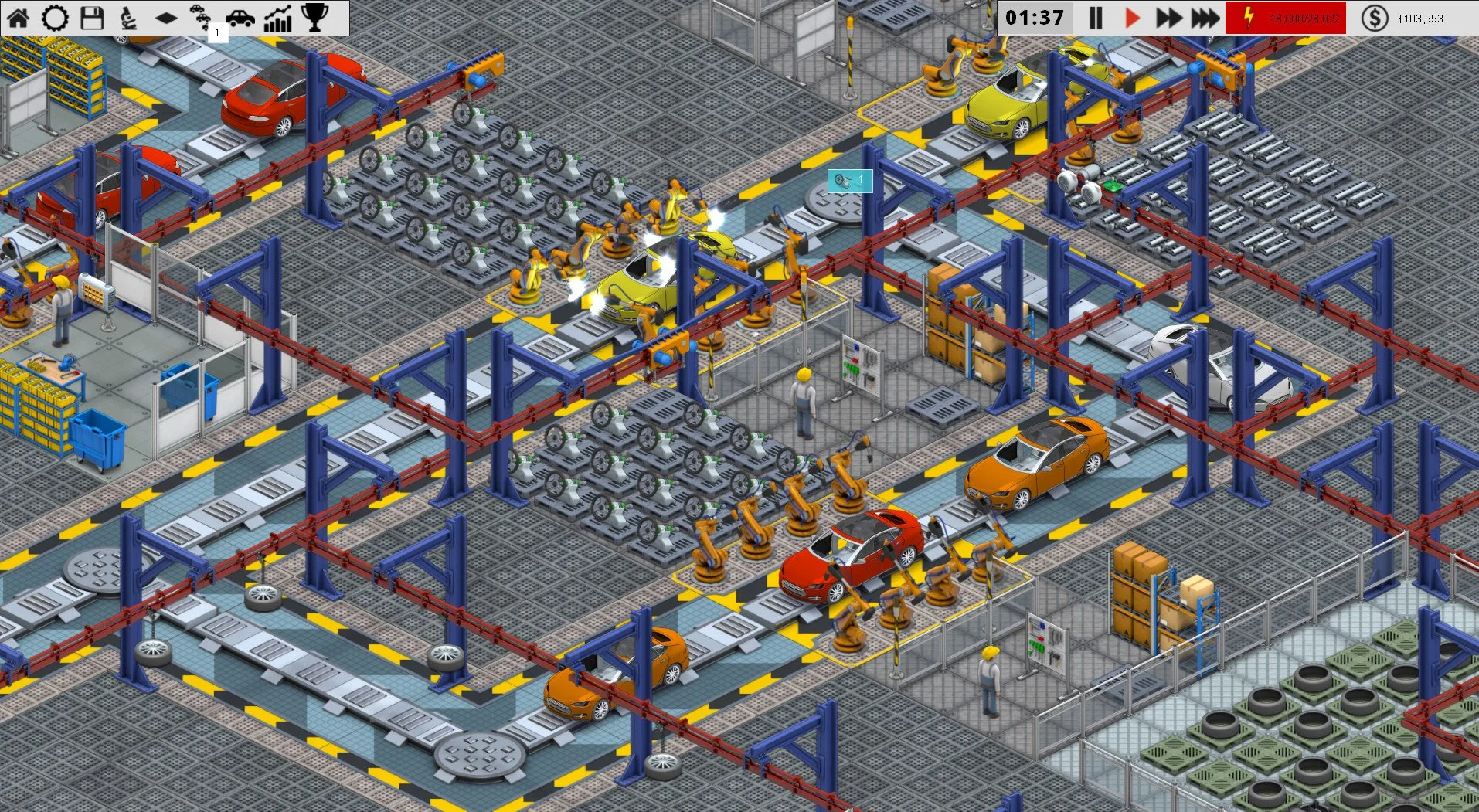The width and height of the screenshot is (1479, 812).
Task: Open the finances dollar icon
Action: (1375, 17)
